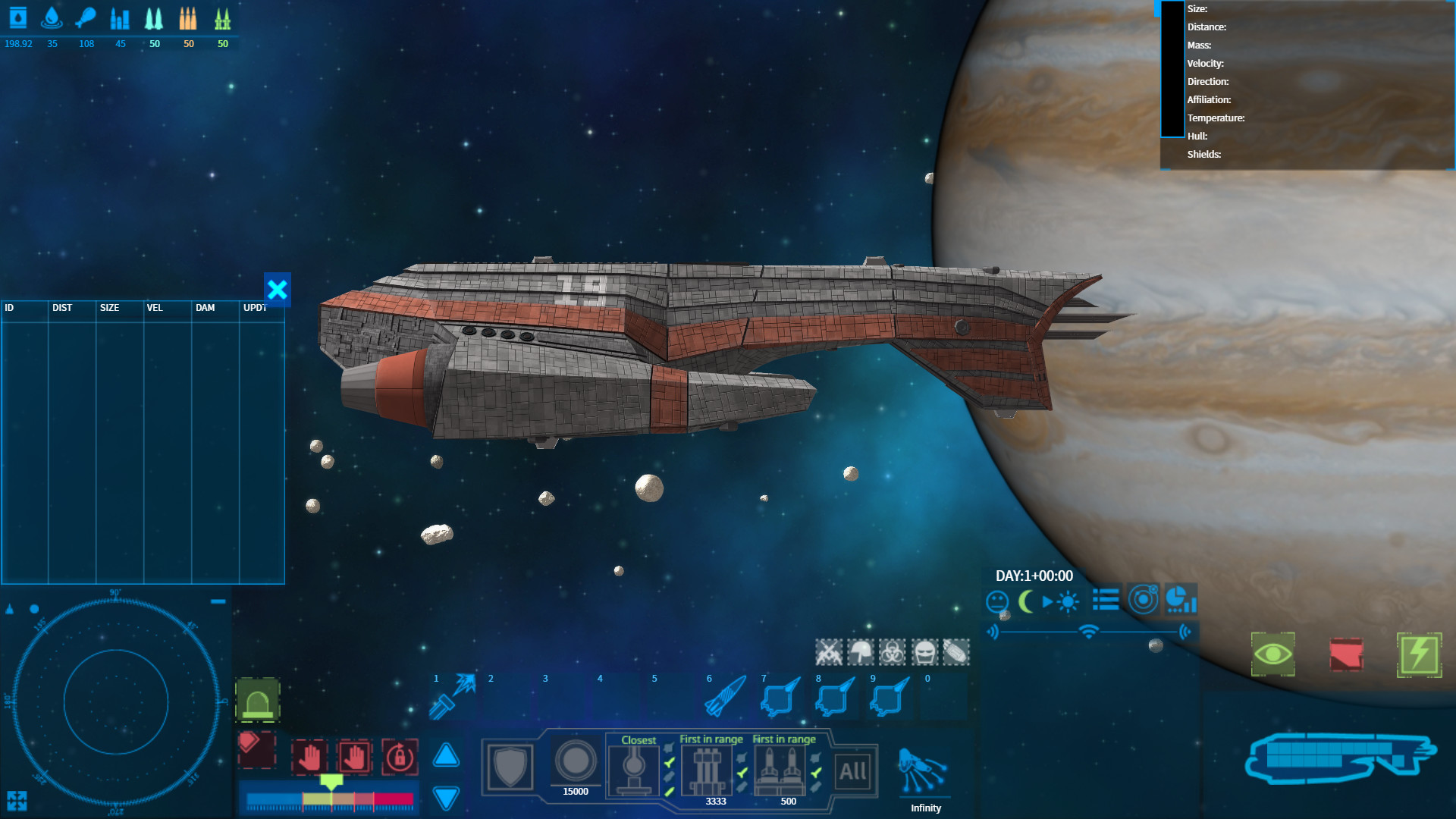Open the solar system map view

1144,600
